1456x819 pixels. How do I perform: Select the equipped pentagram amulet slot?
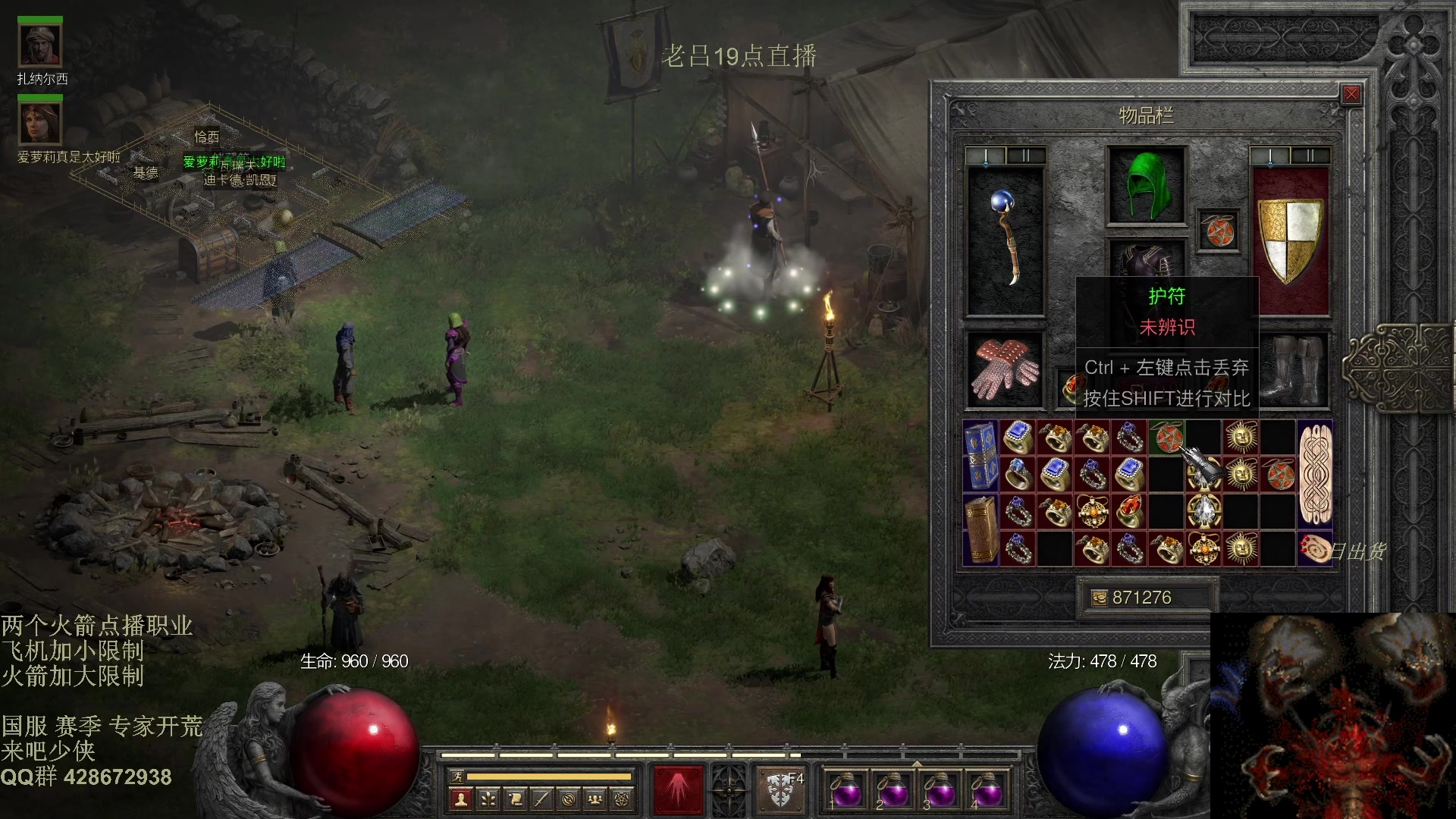1219,231
